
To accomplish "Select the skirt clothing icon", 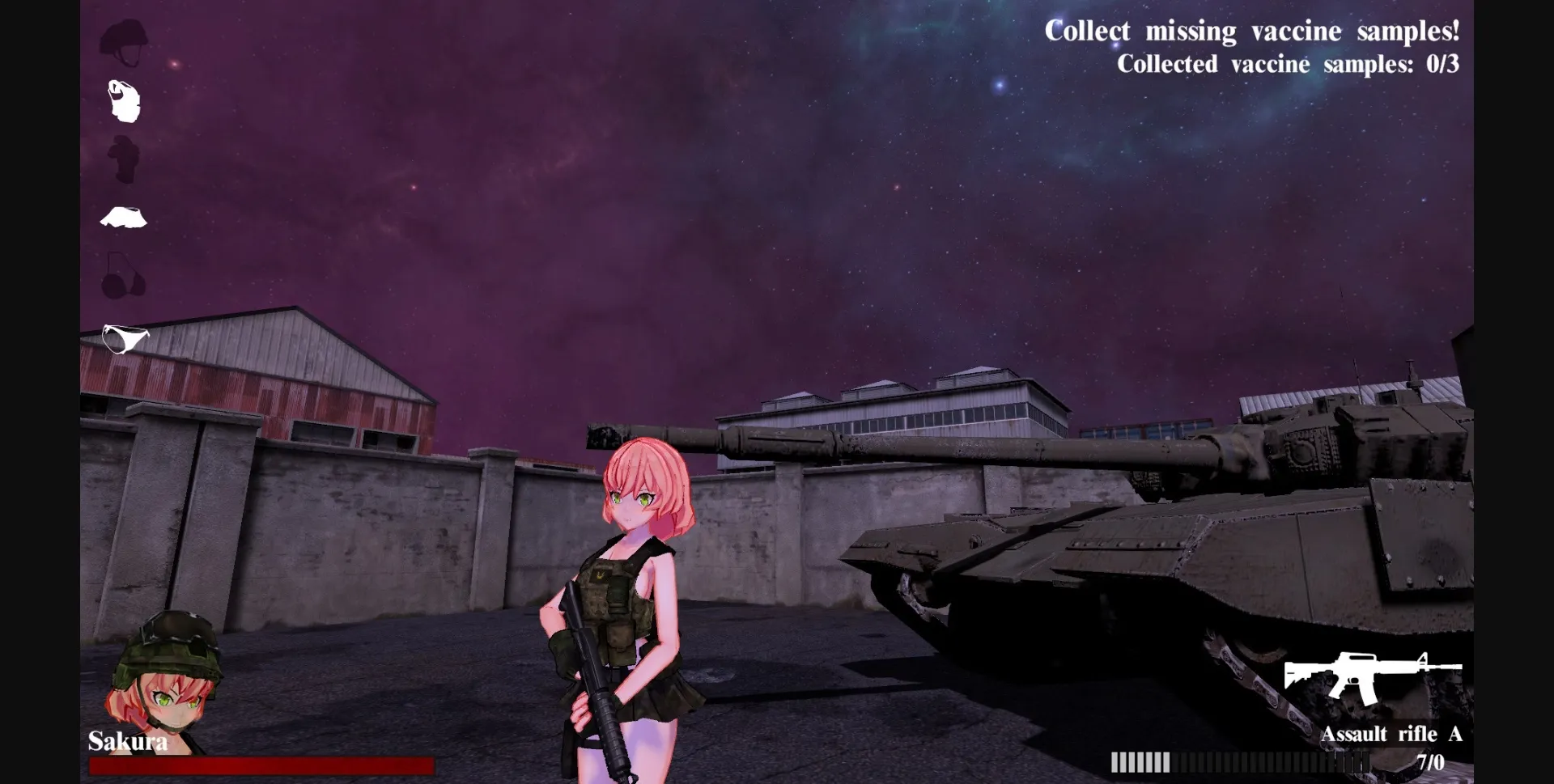I will coord(123,217).
